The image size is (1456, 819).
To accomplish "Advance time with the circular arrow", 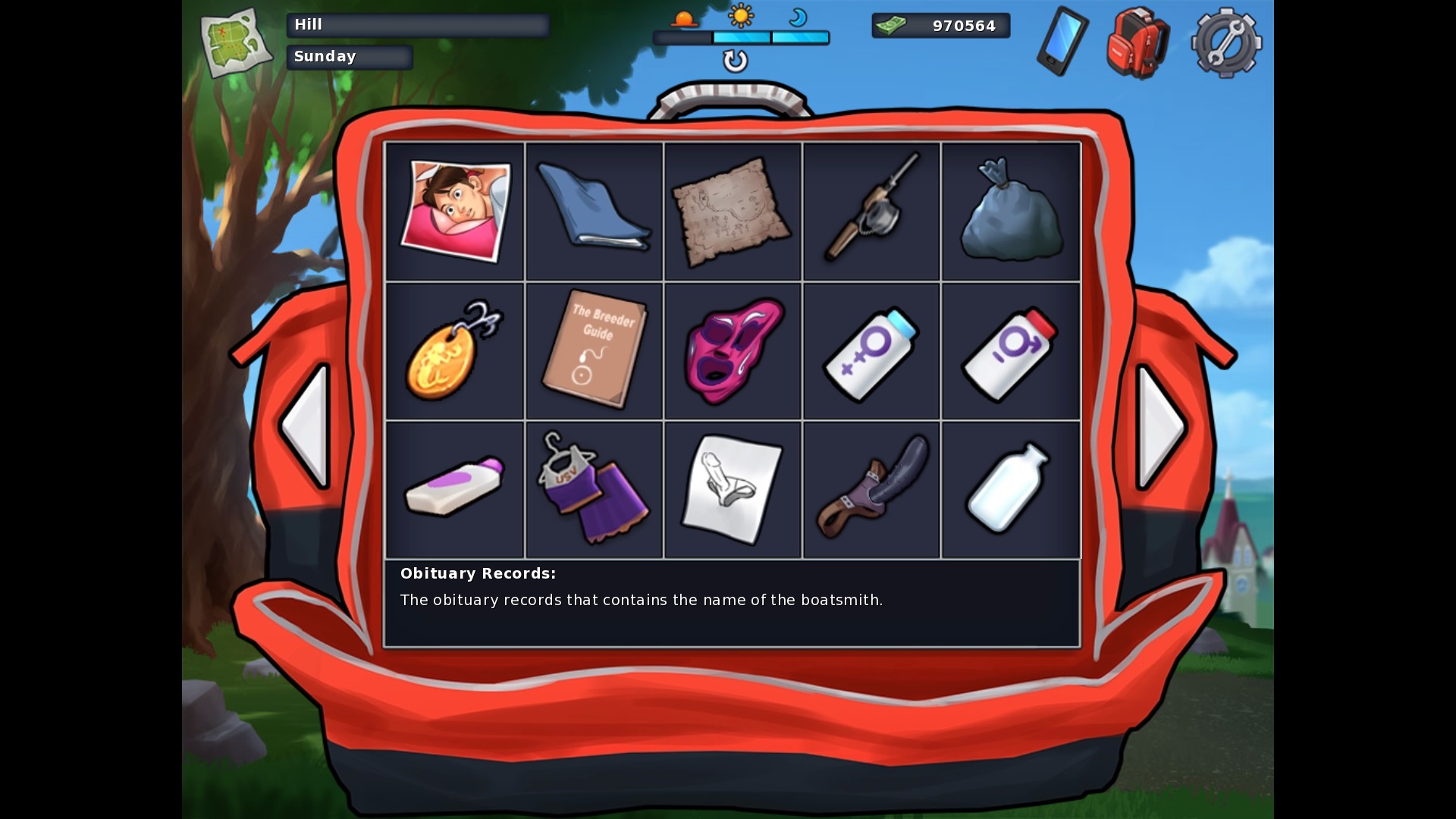I will 735,61.
